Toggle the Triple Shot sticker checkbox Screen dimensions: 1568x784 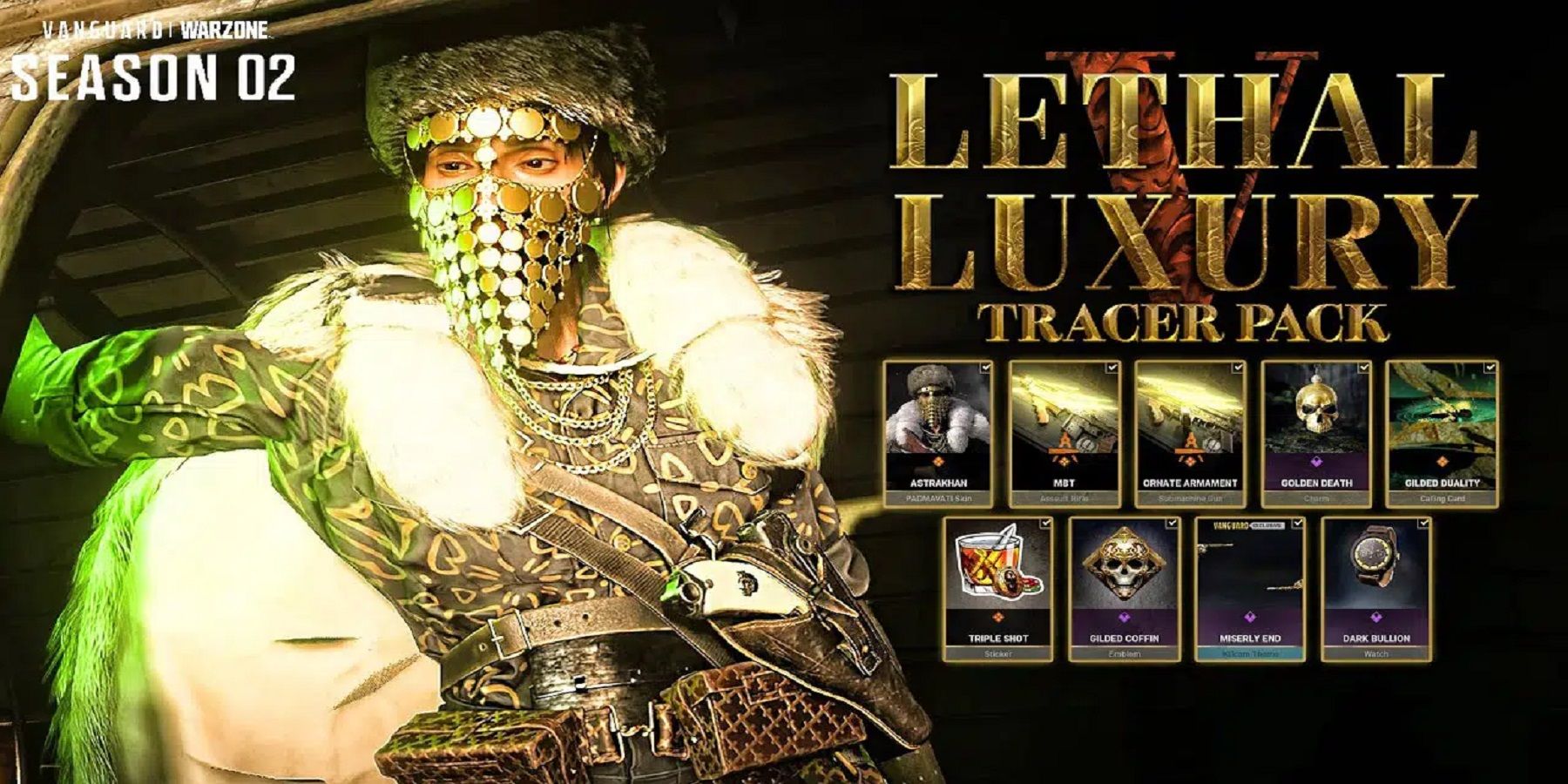[x=1045, y=523]
